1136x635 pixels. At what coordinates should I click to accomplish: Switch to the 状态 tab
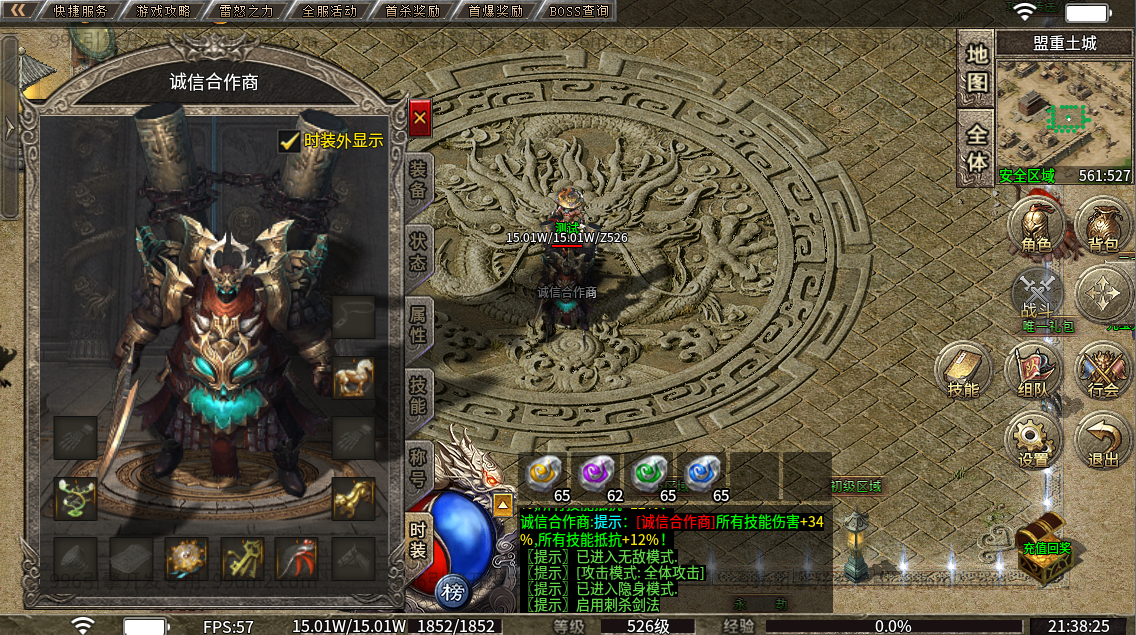coord(418,250)
